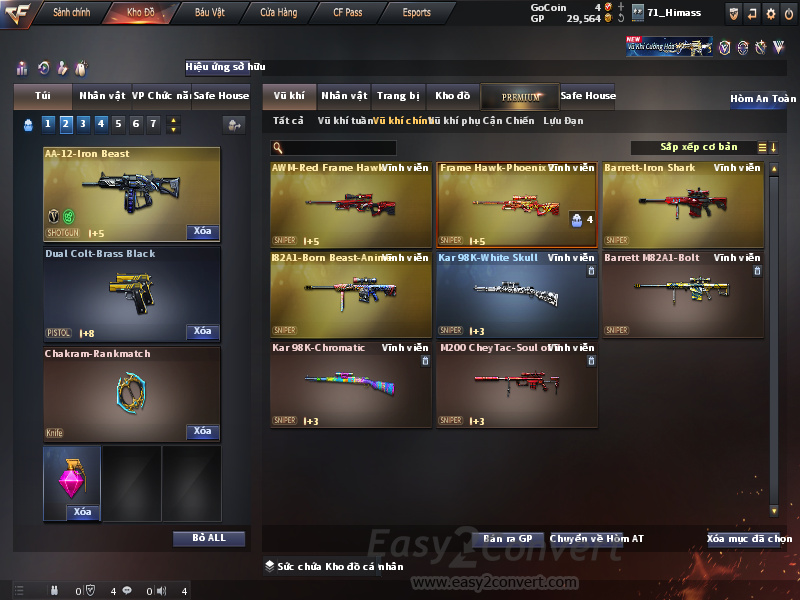This screenshot has width=800, height=600.
Task: Switch to the Nhân vật inventory tab
Action: [x=344, y=96]
